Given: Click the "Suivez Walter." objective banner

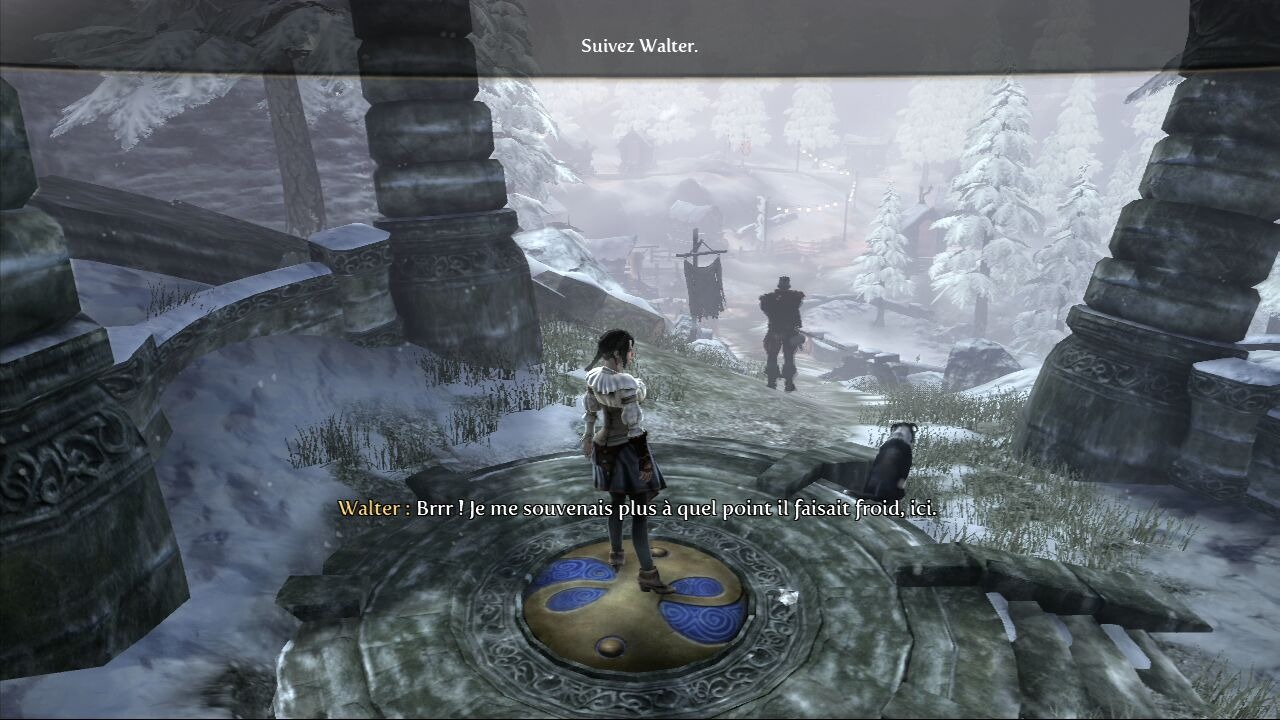Looking at the screenshot, I should (639, 46).
